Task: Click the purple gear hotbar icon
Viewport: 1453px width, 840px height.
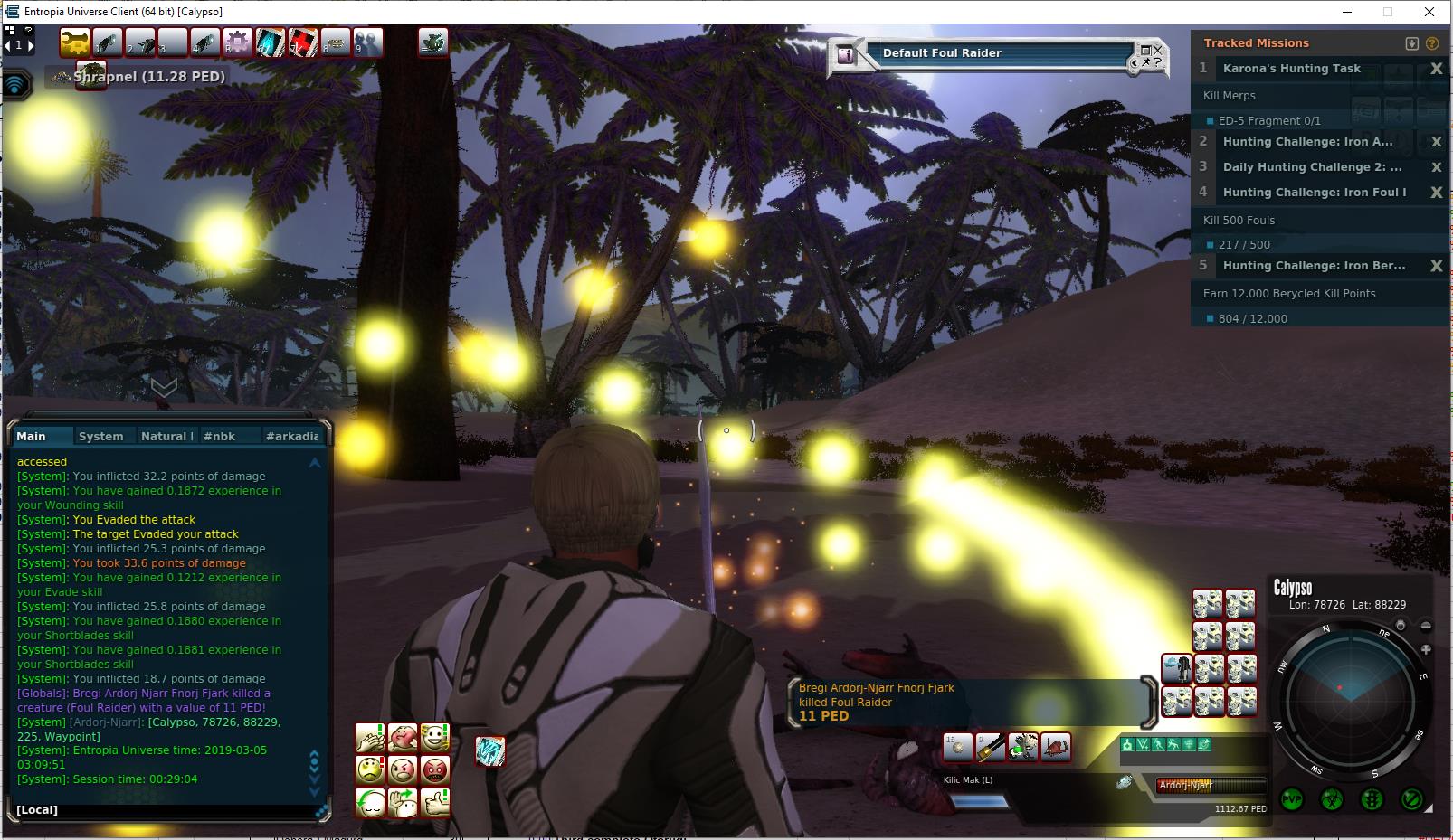Action: coord(238,42)
